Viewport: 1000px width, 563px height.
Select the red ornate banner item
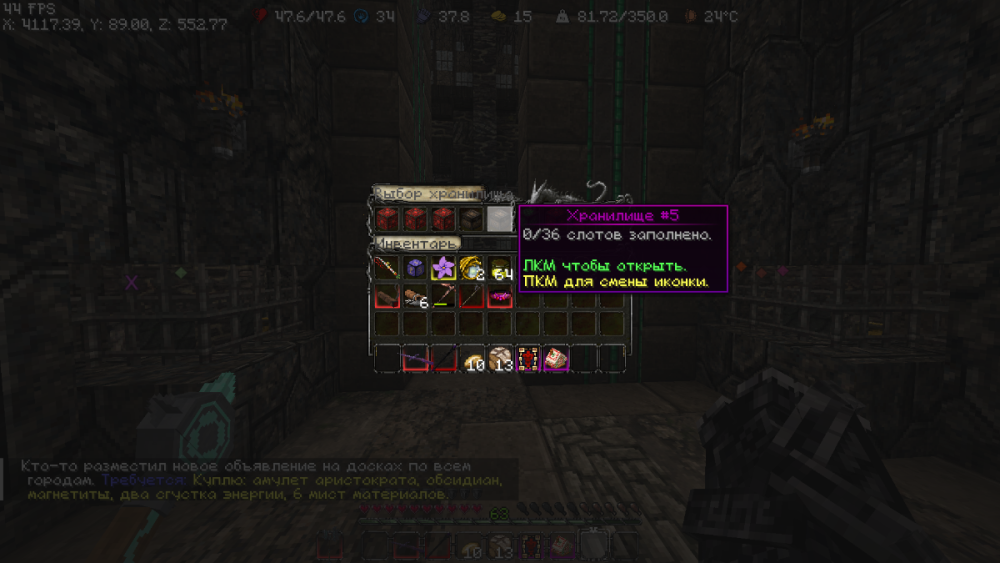click(526, 358)
